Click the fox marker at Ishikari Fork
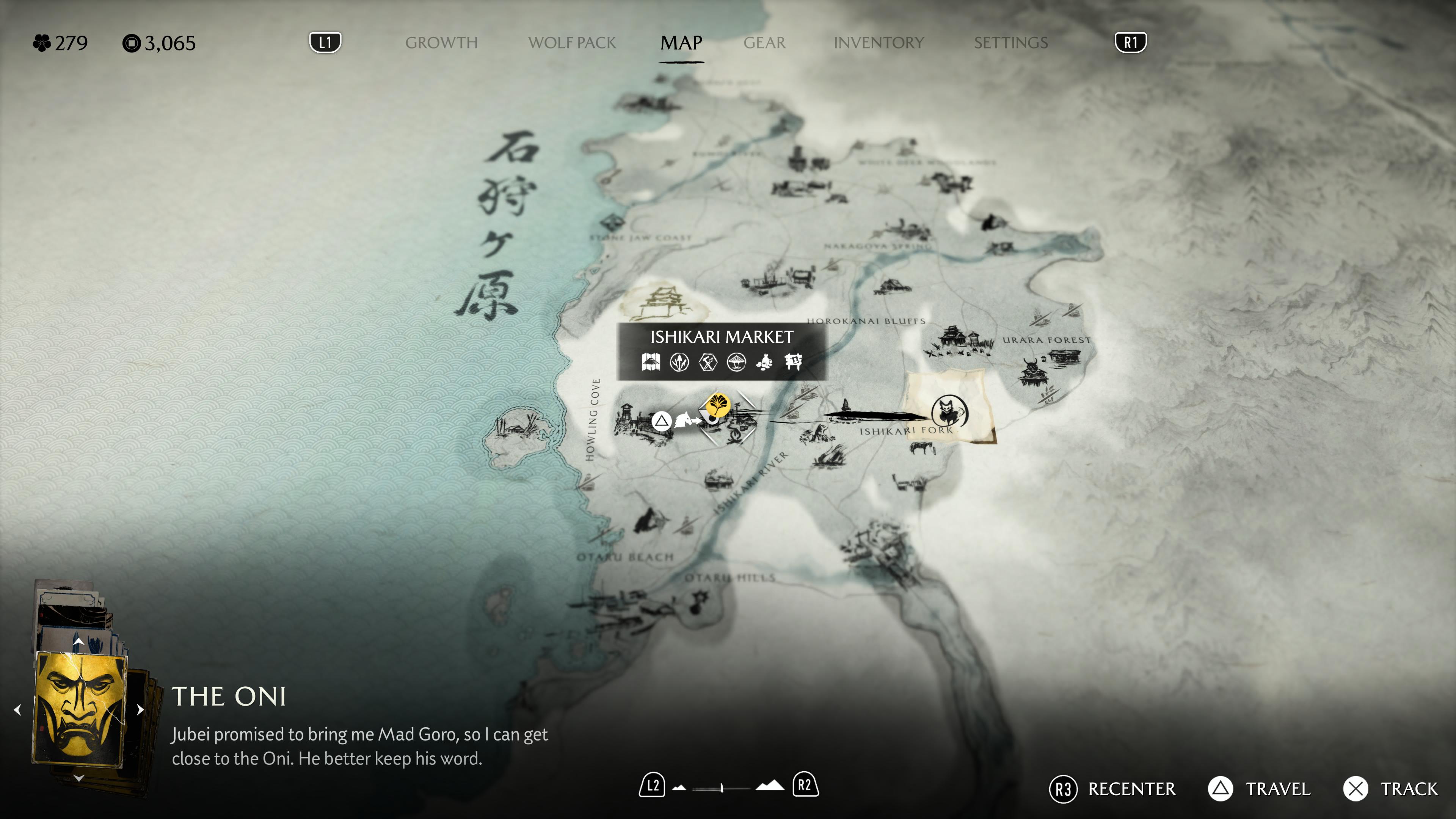Screen dimensions: 1456x819 (949, 411)
